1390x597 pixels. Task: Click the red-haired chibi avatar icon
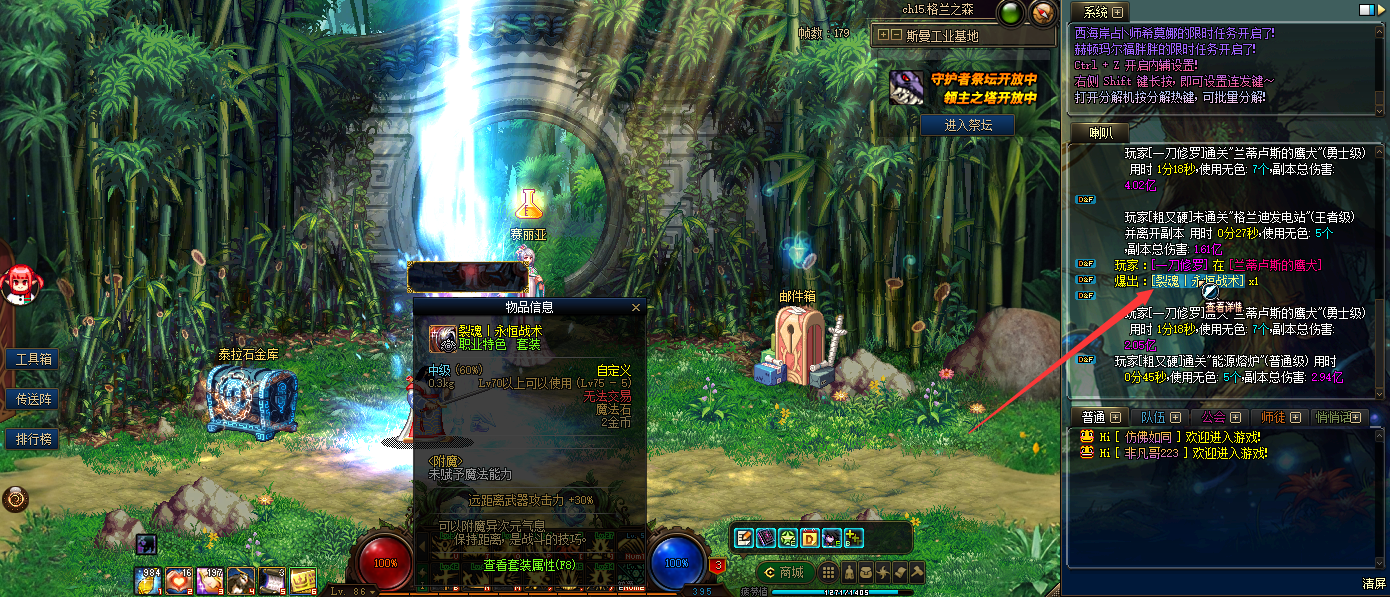tap(19, 284)
